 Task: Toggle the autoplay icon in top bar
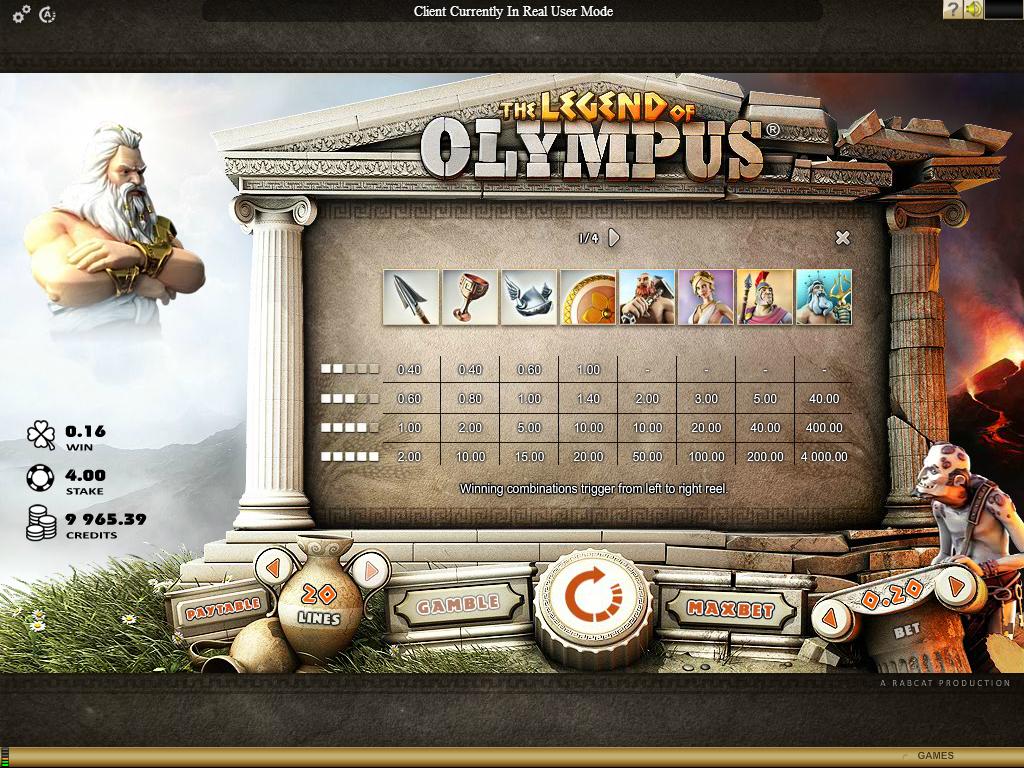(47, 13)
